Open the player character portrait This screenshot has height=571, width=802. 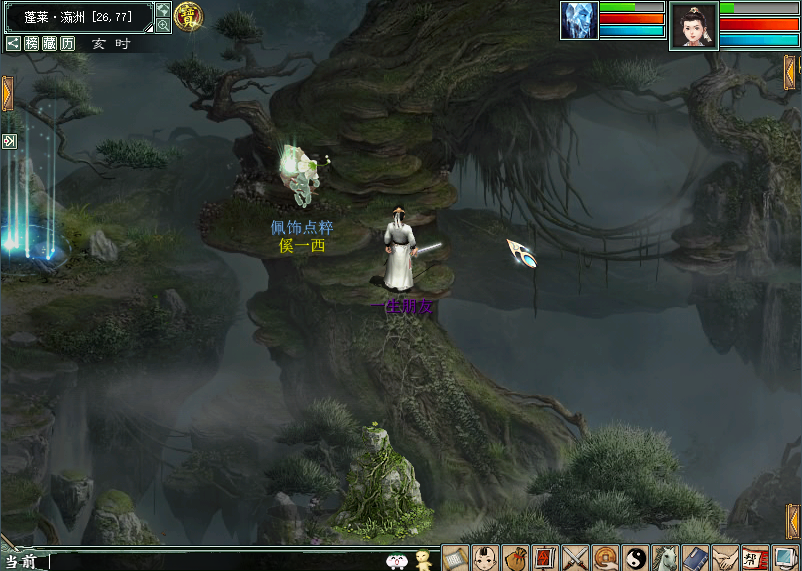click(x=693, y=25)
